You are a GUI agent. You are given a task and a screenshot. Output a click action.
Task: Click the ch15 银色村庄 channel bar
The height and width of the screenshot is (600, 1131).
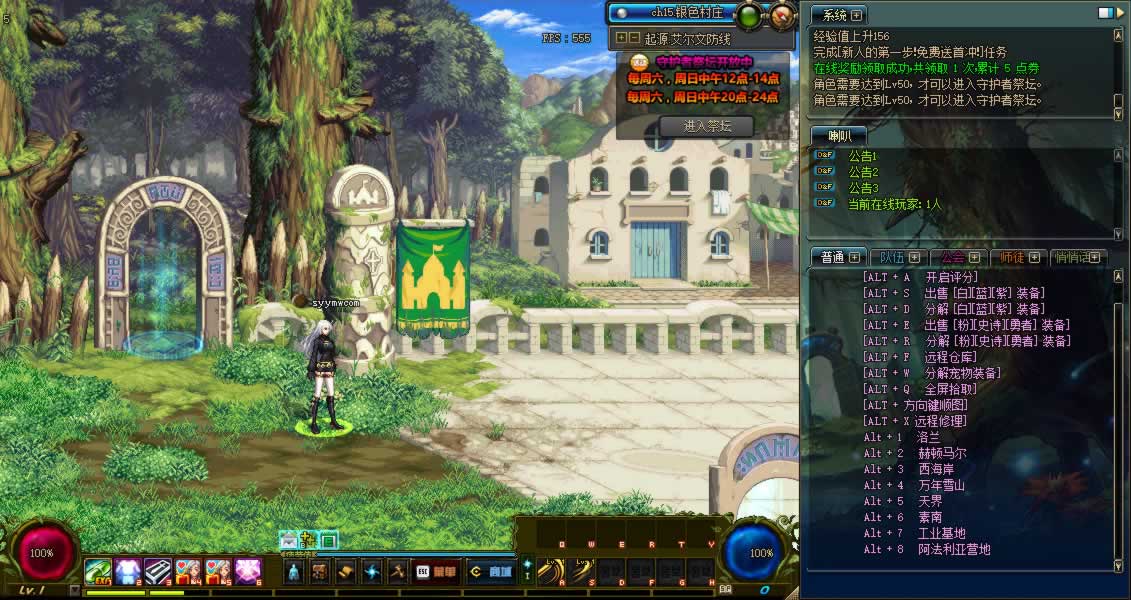(x=670, y=13)
